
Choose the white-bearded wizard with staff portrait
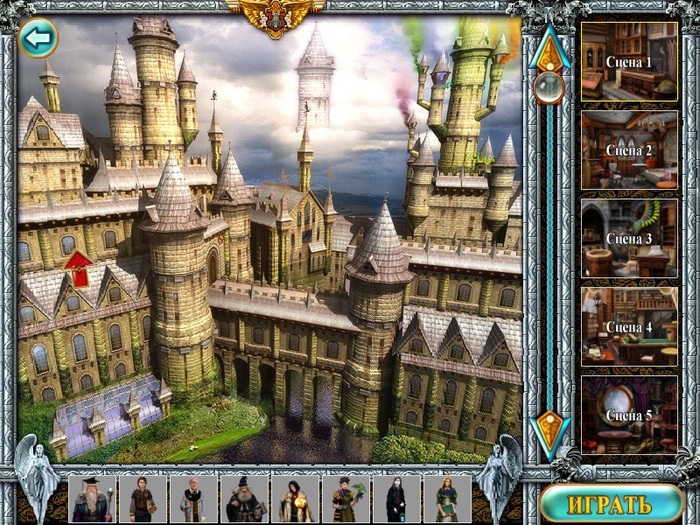92,499
